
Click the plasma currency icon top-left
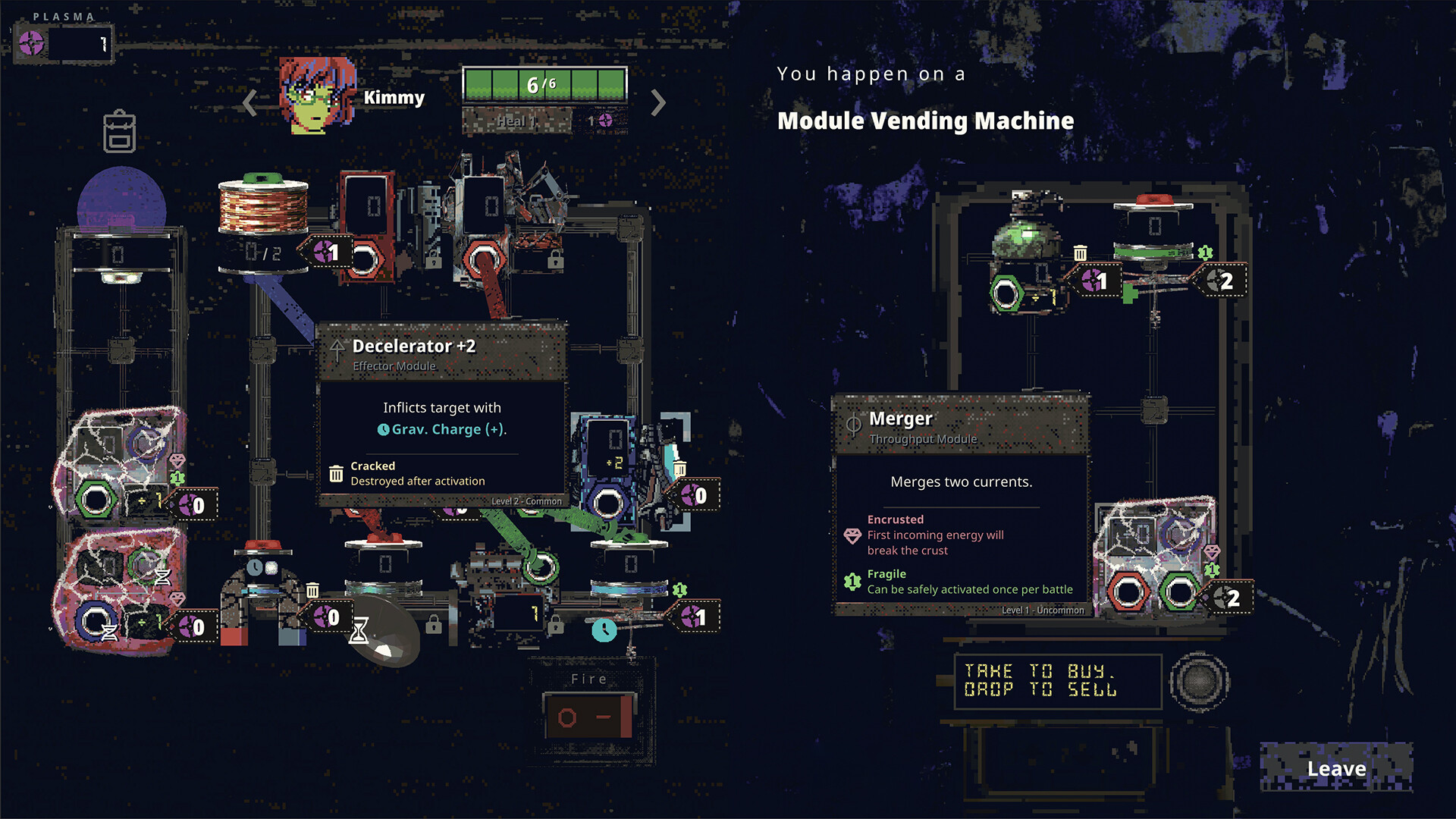(x=30, y=43)
